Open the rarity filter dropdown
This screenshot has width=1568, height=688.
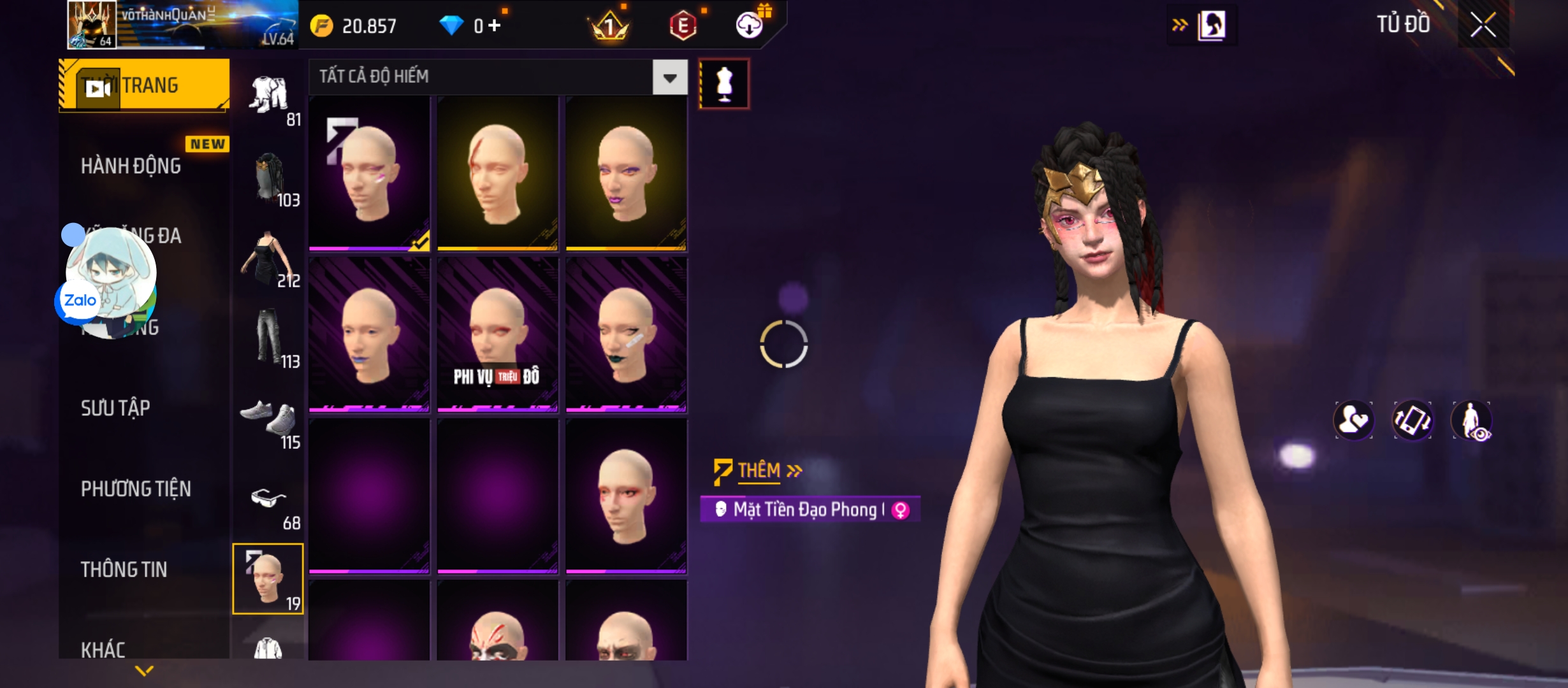coord(669,78)
